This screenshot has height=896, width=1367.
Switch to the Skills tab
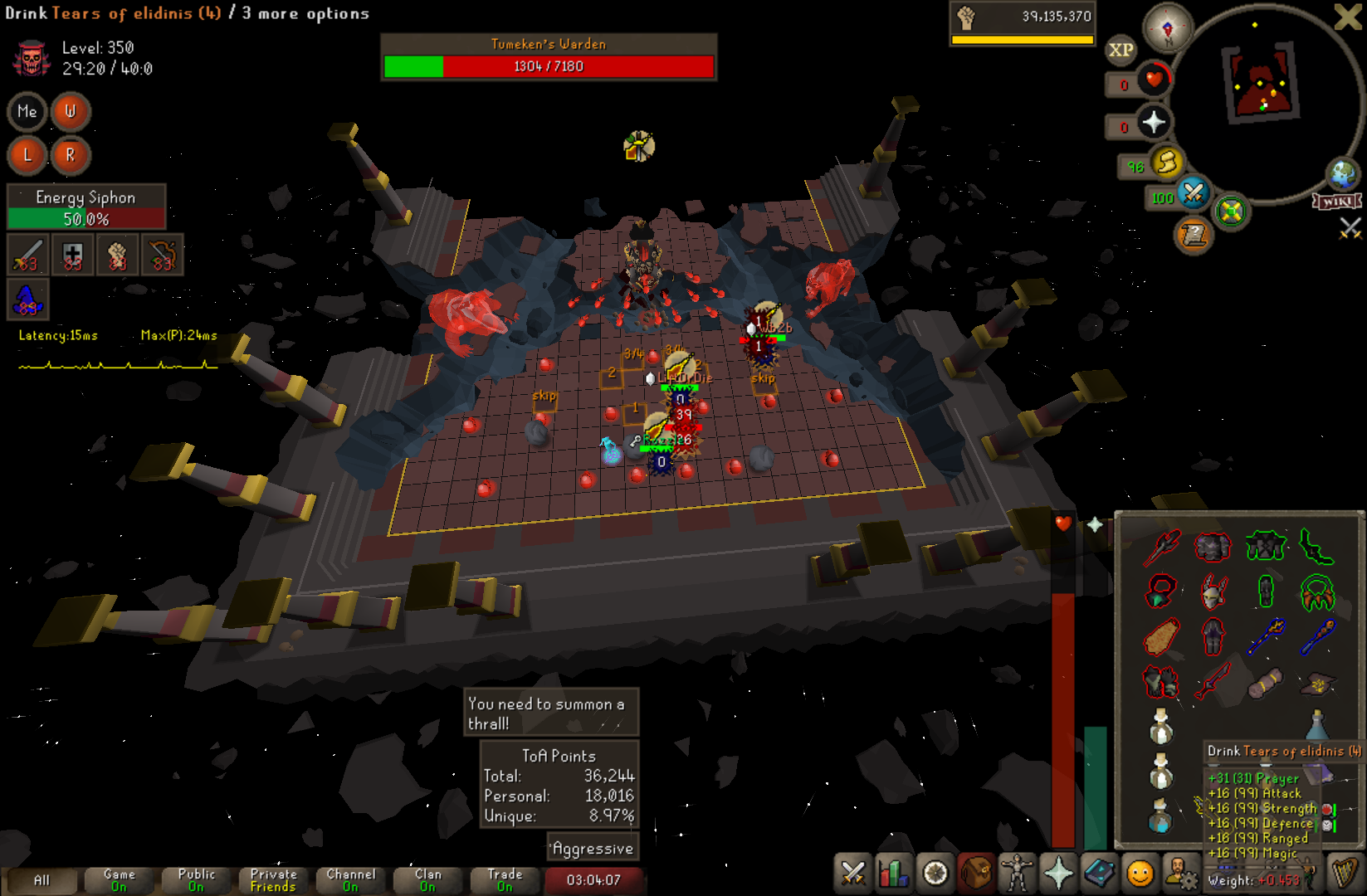894,874
